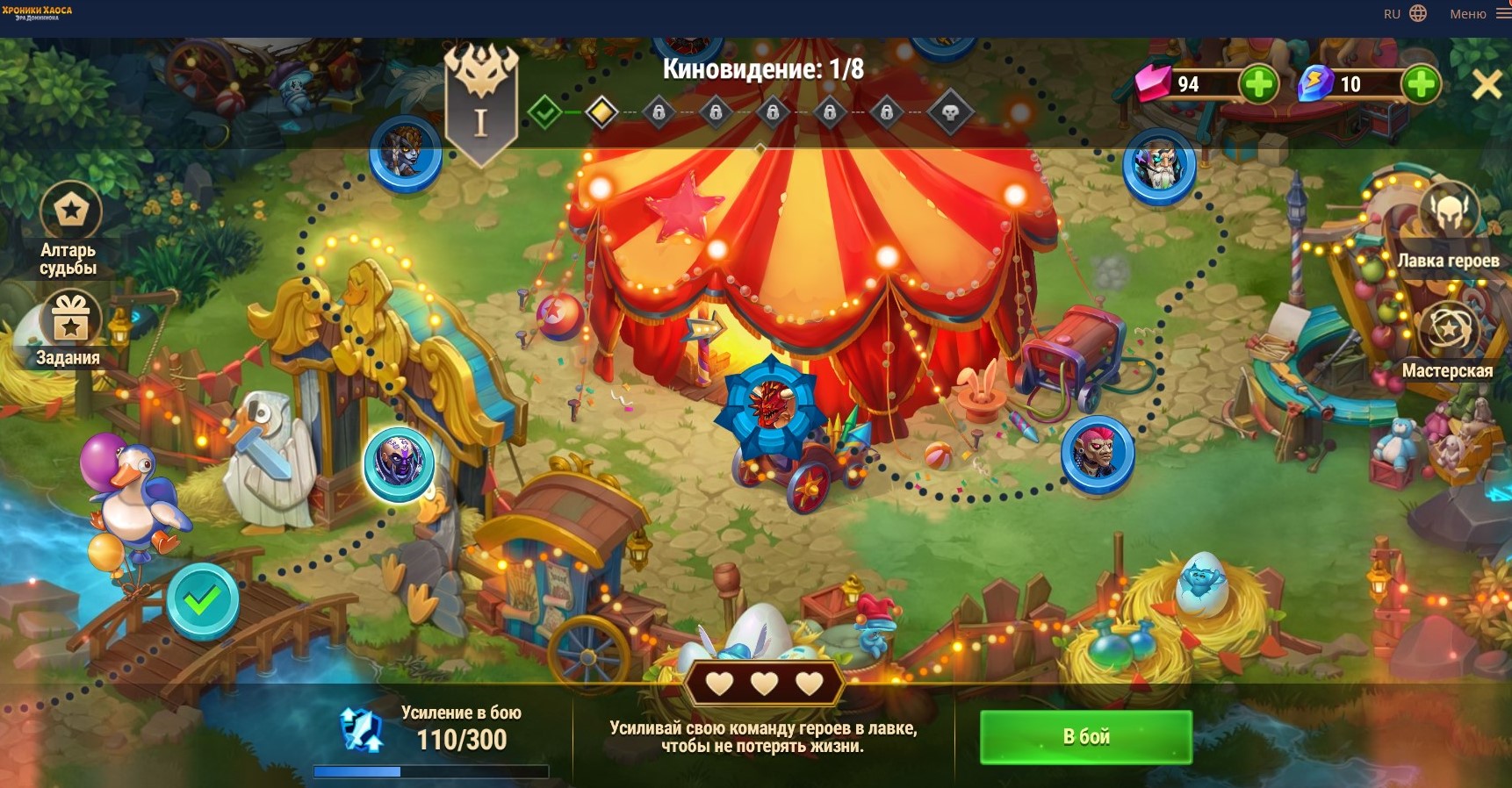Select the glowing purple-faced hero node
This screenshot has width=1512, height=788.
point(400,463)
